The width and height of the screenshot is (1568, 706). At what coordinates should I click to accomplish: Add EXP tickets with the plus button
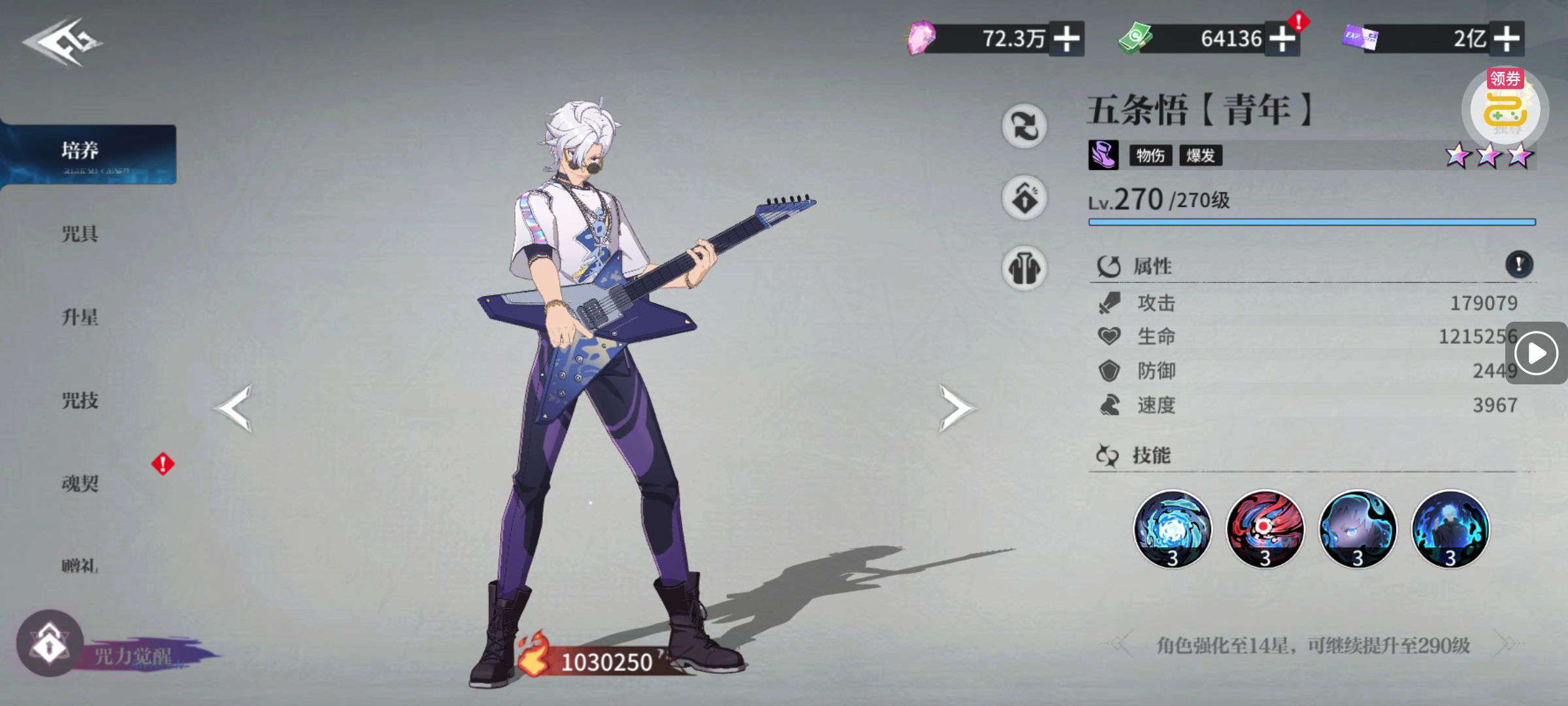point(1506,39)
